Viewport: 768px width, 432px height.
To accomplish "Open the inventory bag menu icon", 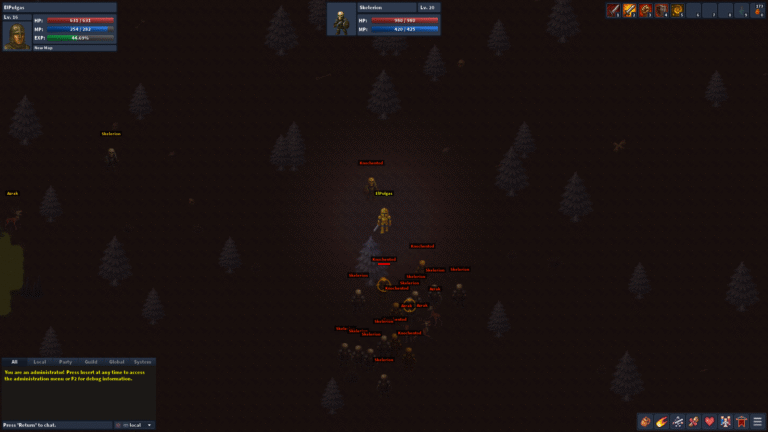I will click(x=645, y=421).
